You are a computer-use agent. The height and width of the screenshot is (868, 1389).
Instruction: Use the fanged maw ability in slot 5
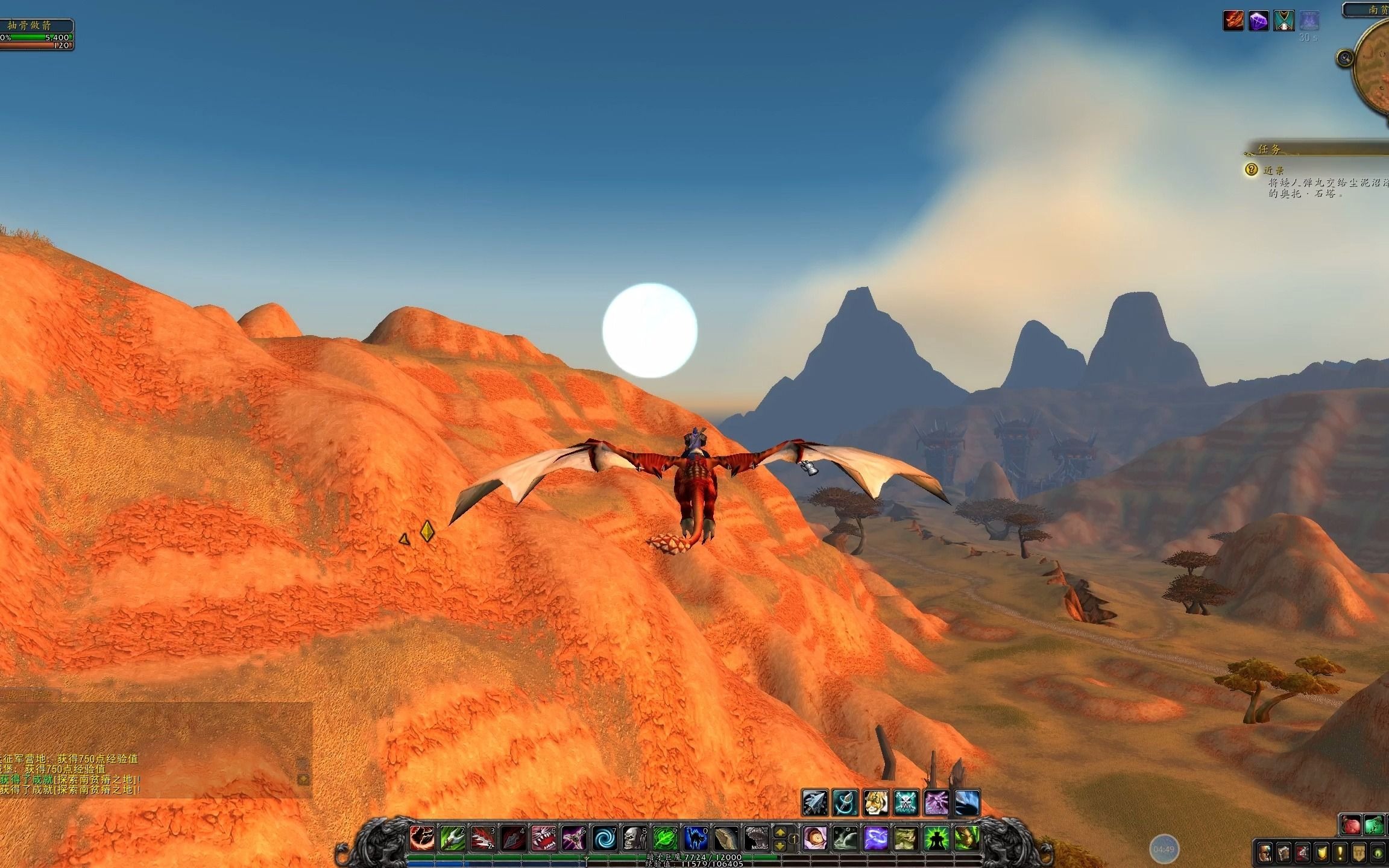543,838
